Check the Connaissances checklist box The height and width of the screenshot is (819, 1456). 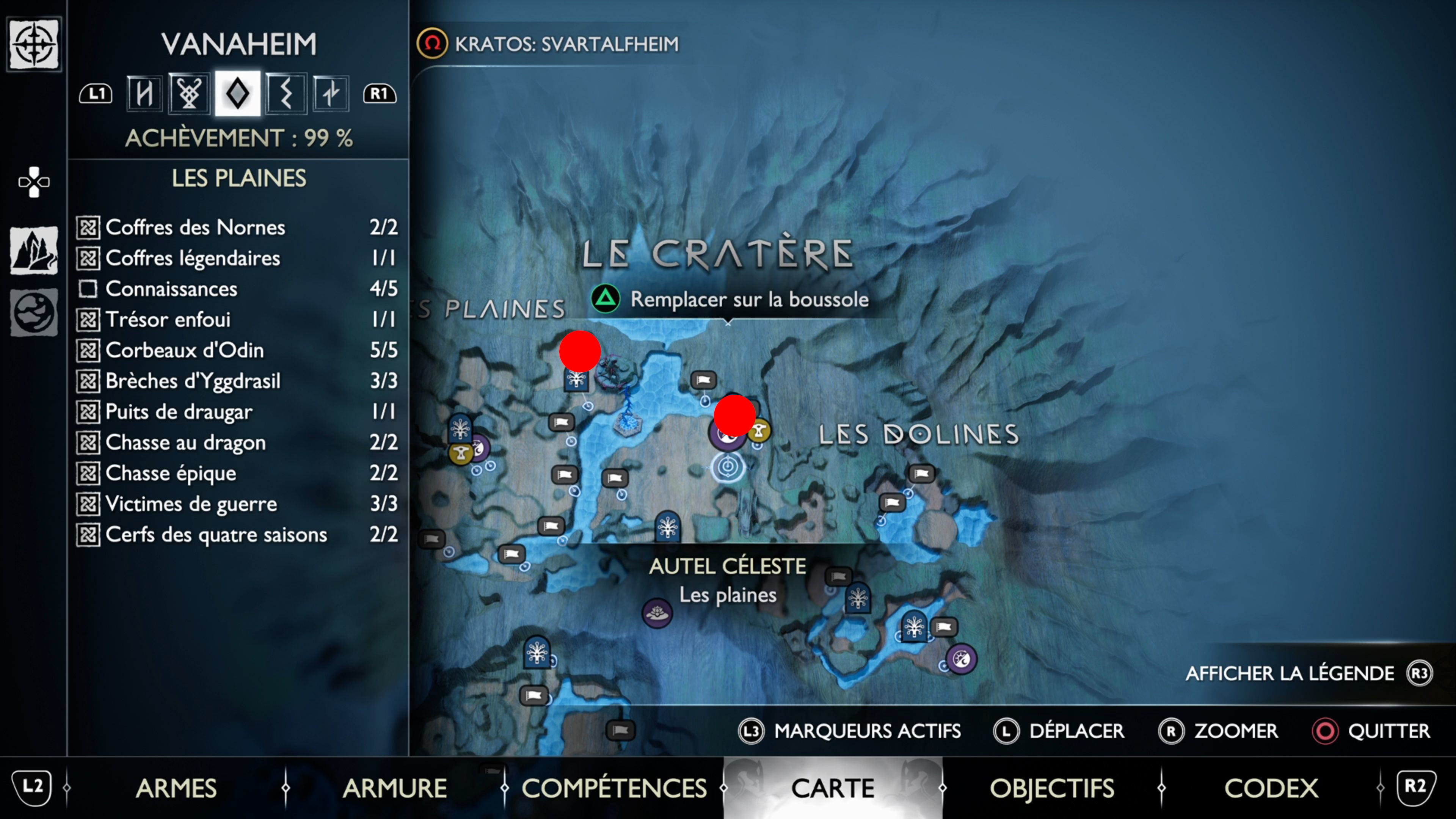(89, 289)
